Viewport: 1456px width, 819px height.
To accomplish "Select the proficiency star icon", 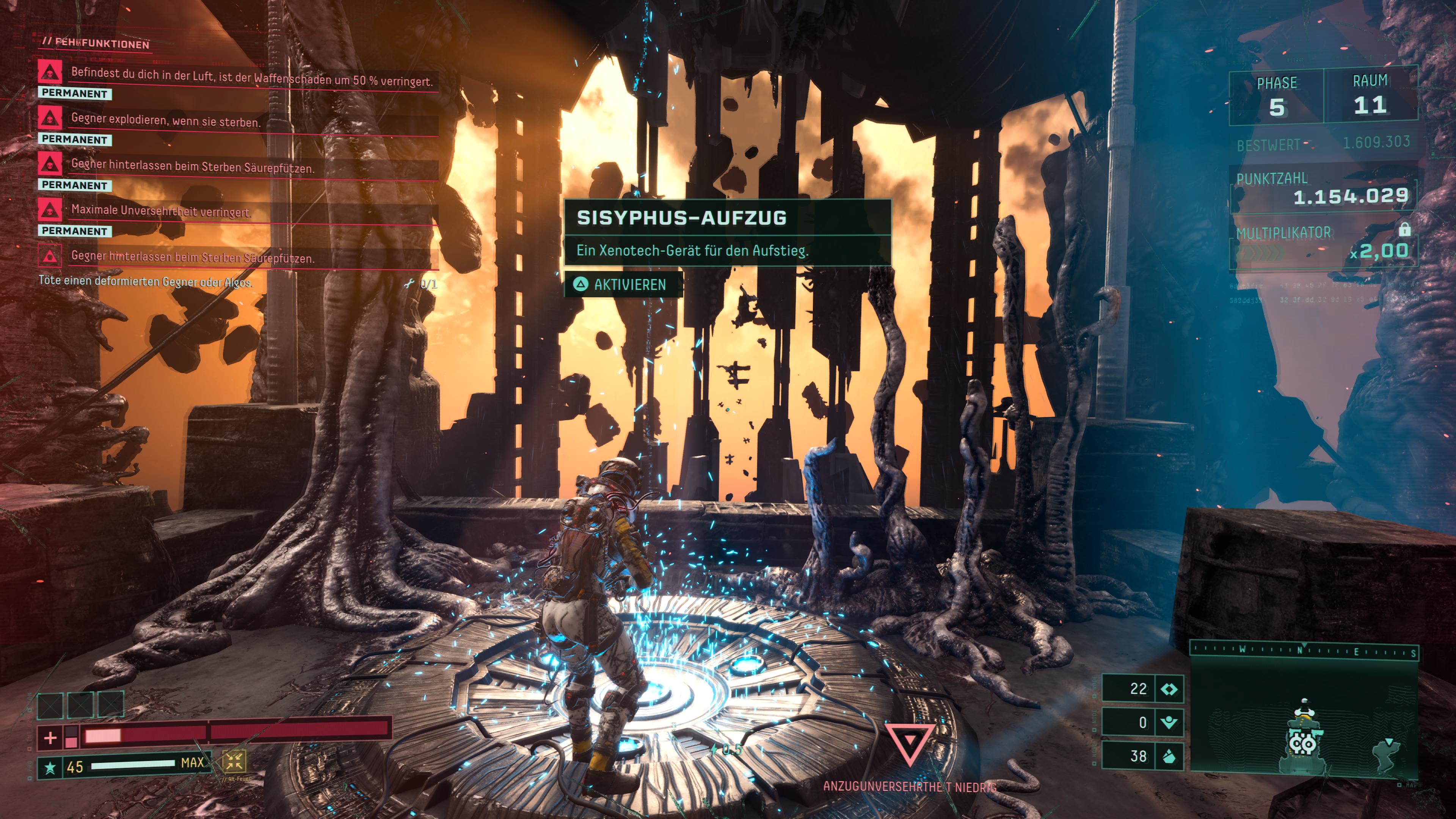I will [50, 767].
